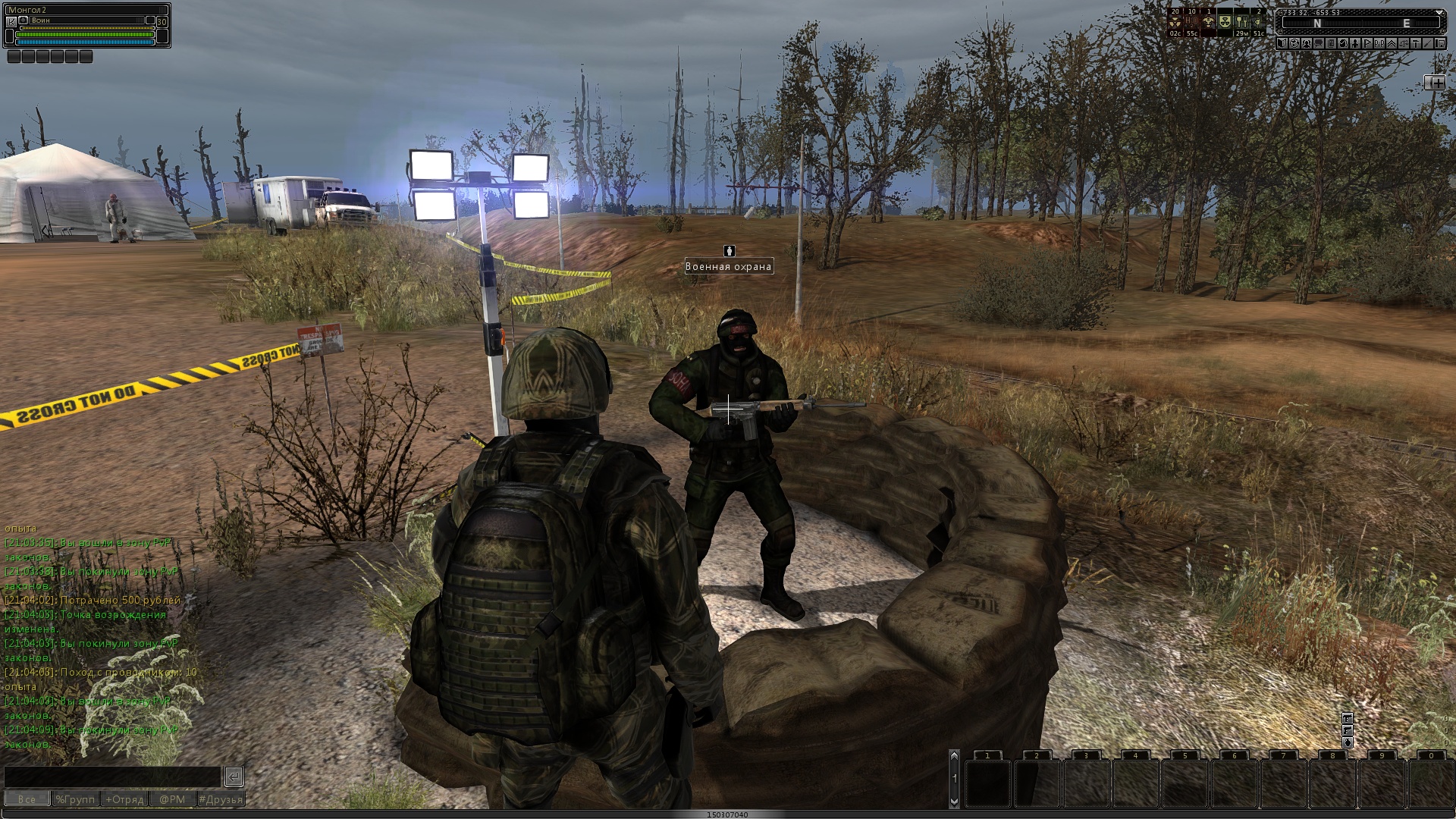Open the character silhouette menu icon
1456x819 pixels.
1355,43
